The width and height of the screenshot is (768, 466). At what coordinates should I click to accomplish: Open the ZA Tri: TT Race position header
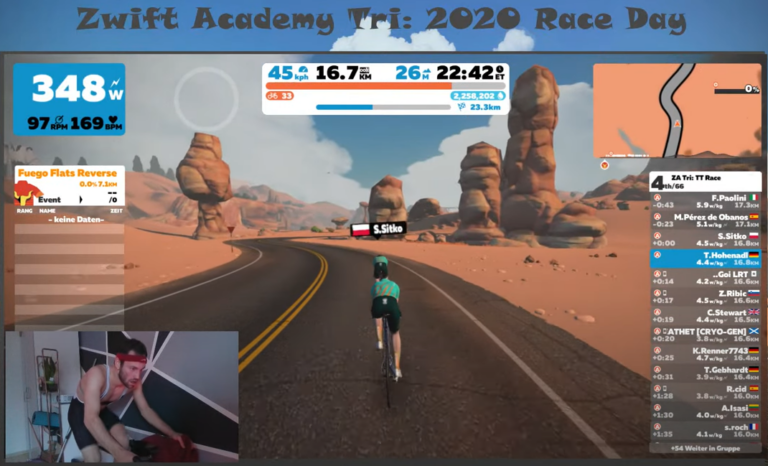tap(705, 181)
